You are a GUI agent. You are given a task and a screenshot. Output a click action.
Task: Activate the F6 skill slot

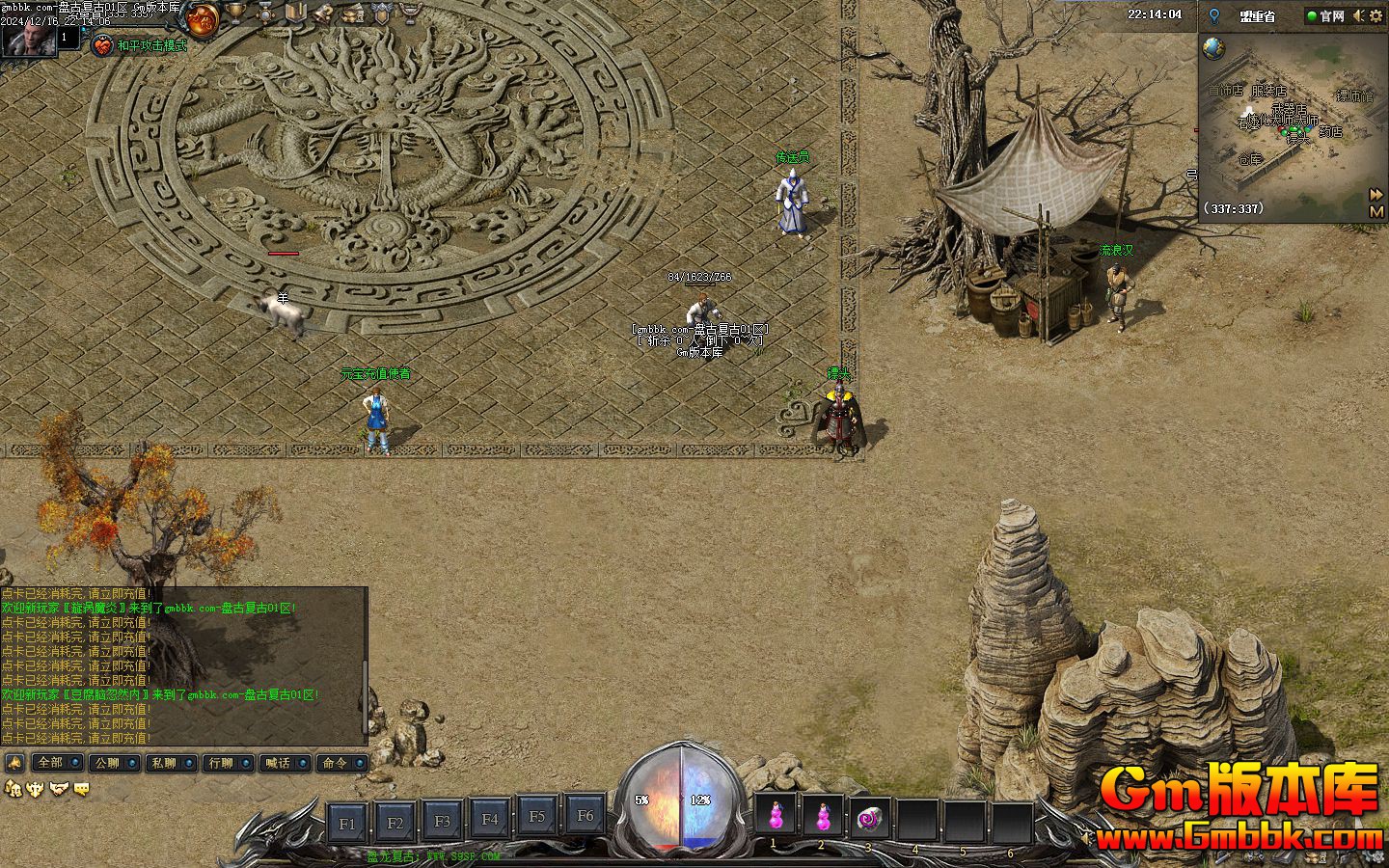(x=585, y=816)
